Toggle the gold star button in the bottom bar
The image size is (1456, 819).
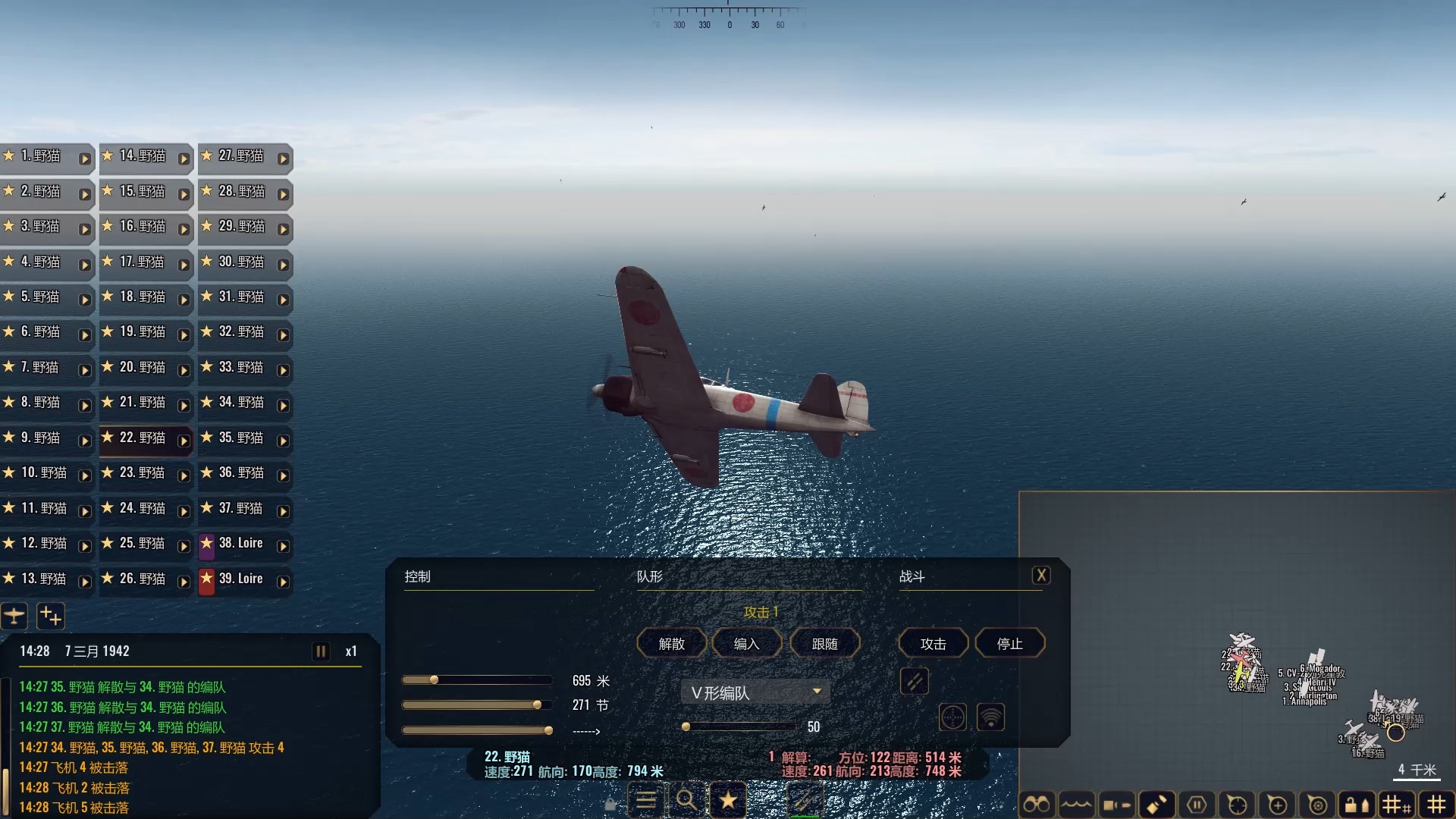coord(728,800)
